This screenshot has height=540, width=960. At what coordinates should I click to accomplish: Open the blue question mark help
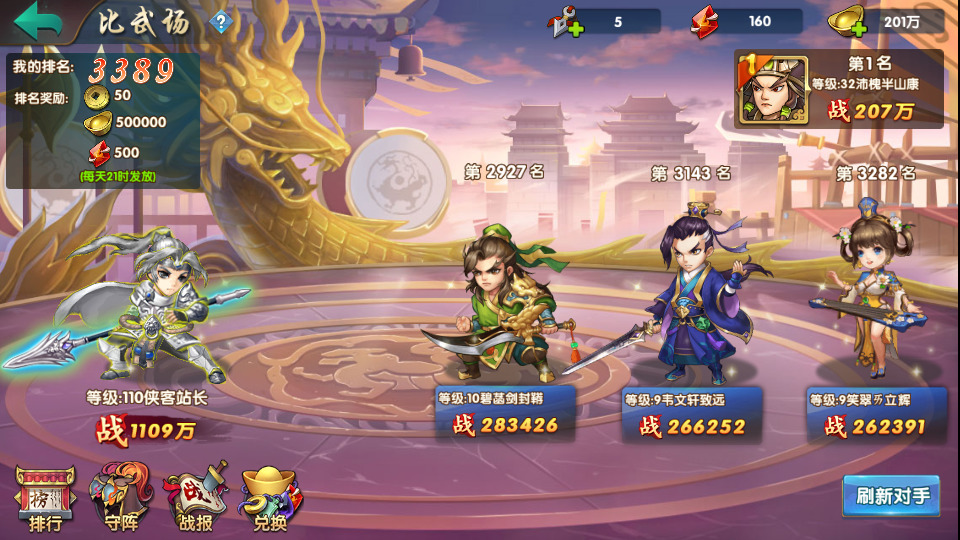219,22
